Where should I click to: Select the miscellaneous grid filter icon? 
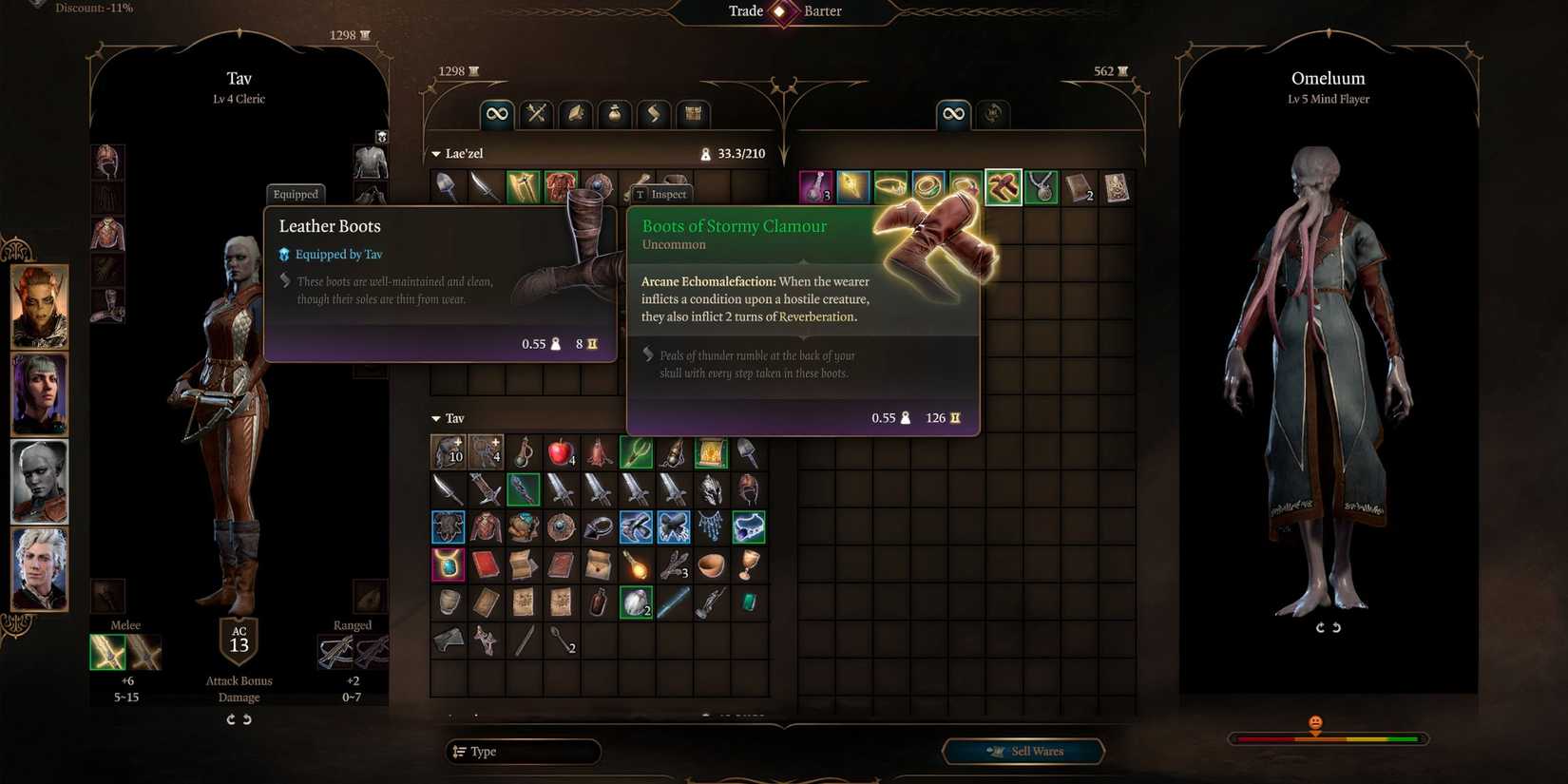coord(693,113)
